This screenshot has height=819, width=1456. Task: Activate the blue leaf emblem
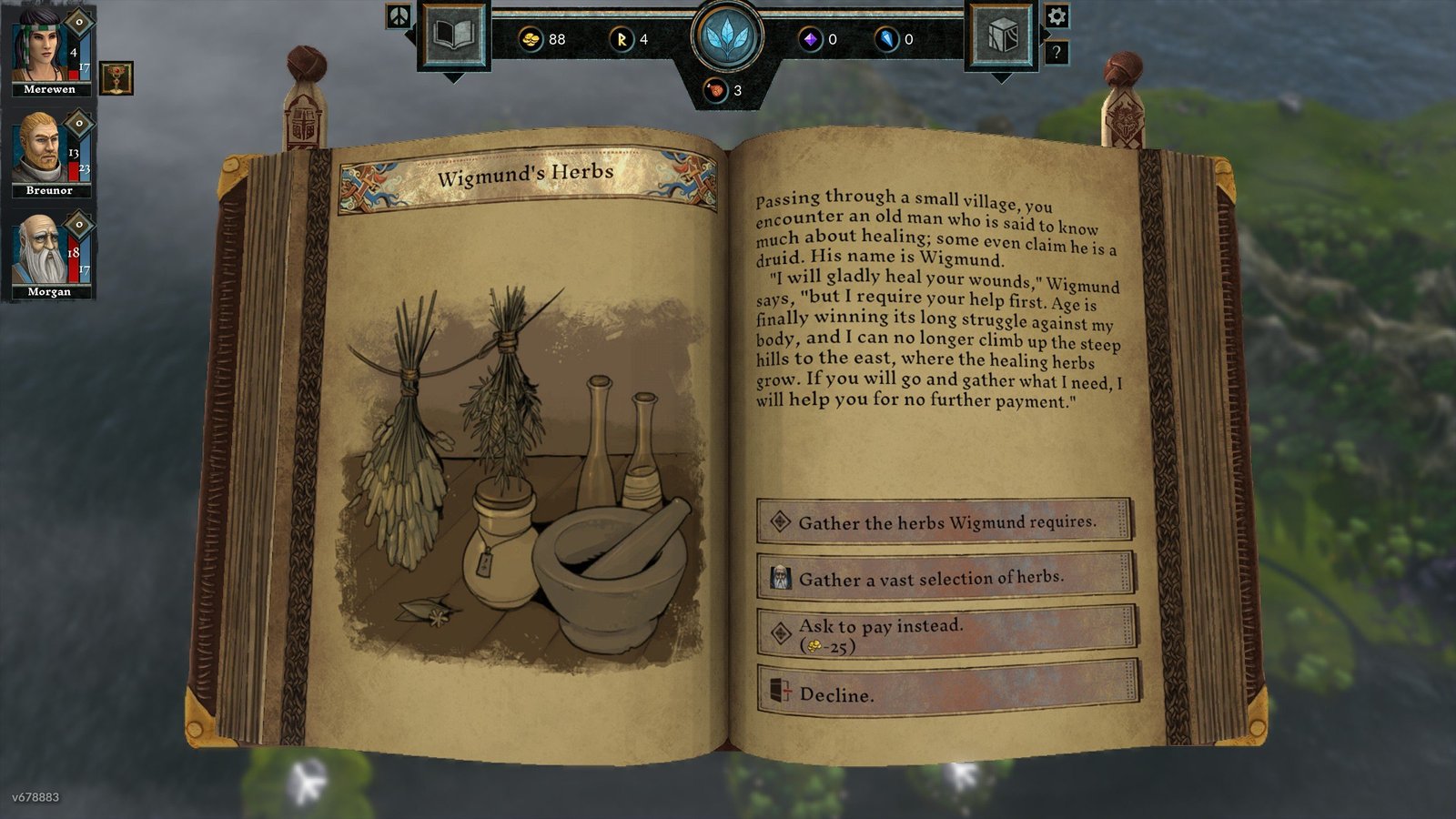[726, 38]
